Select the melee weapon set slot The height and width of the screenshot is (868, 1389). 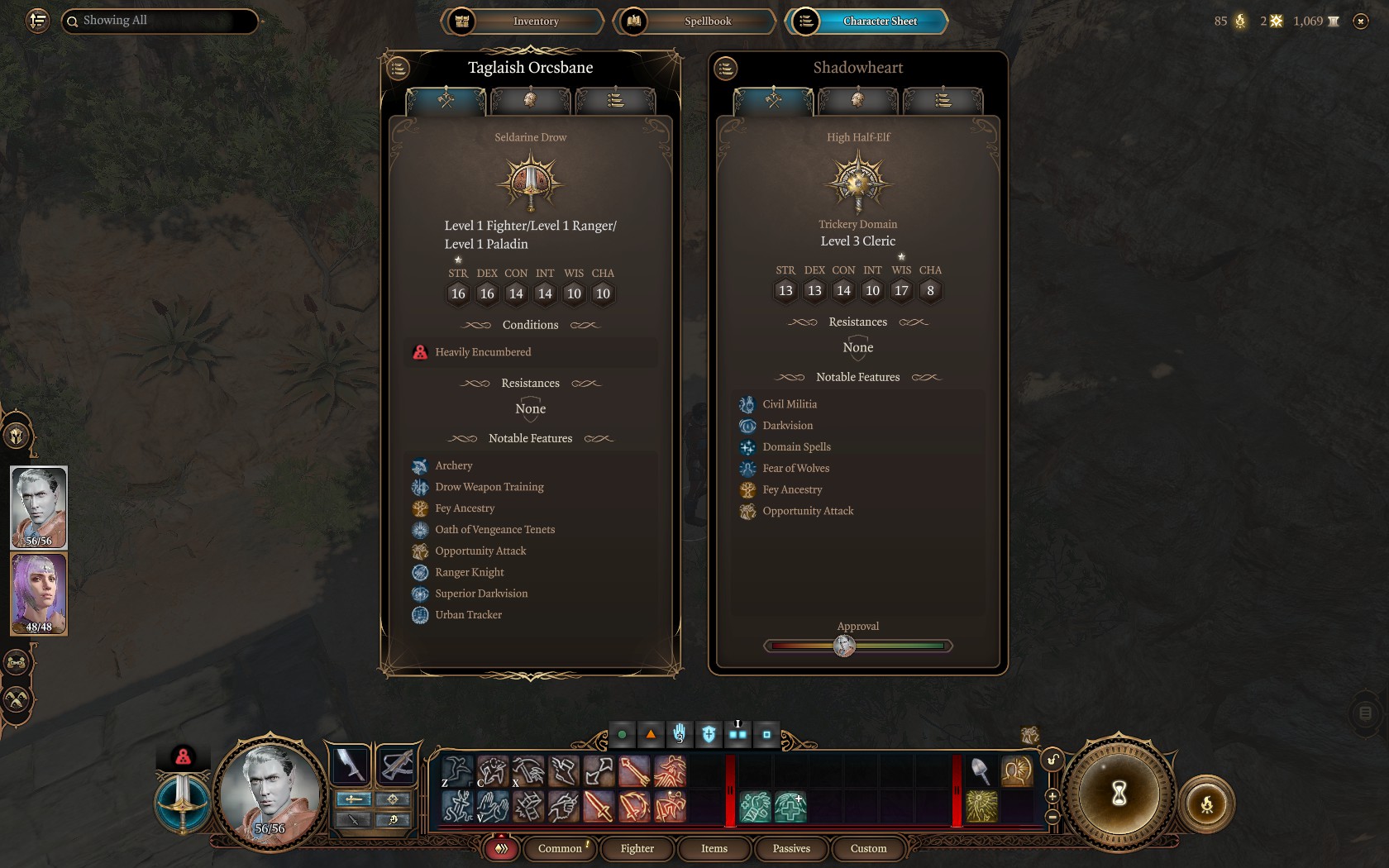pyautogui.click(x=350, y=765)
